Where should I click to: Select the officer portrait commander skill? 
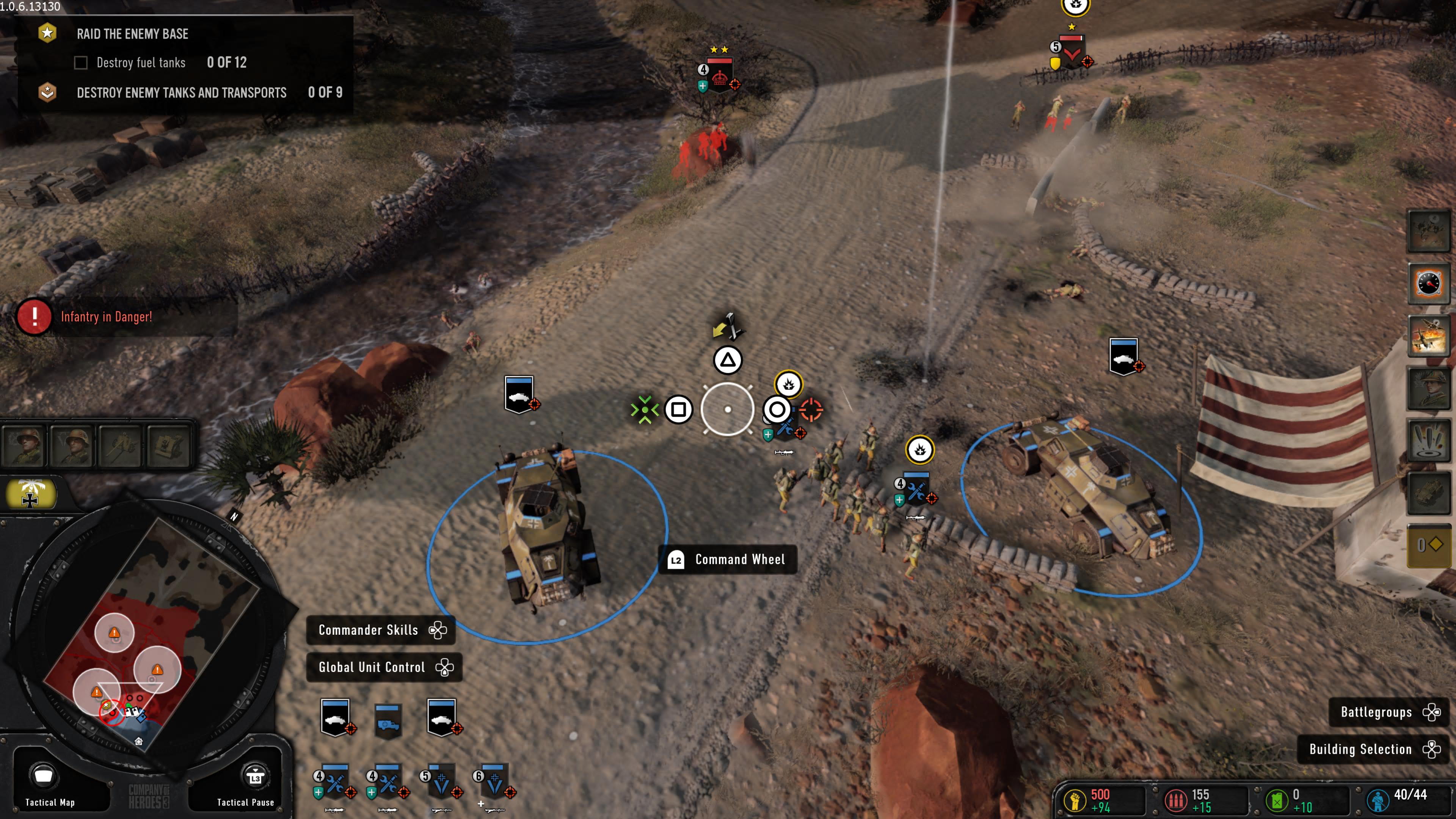[x=1428, y=388]
